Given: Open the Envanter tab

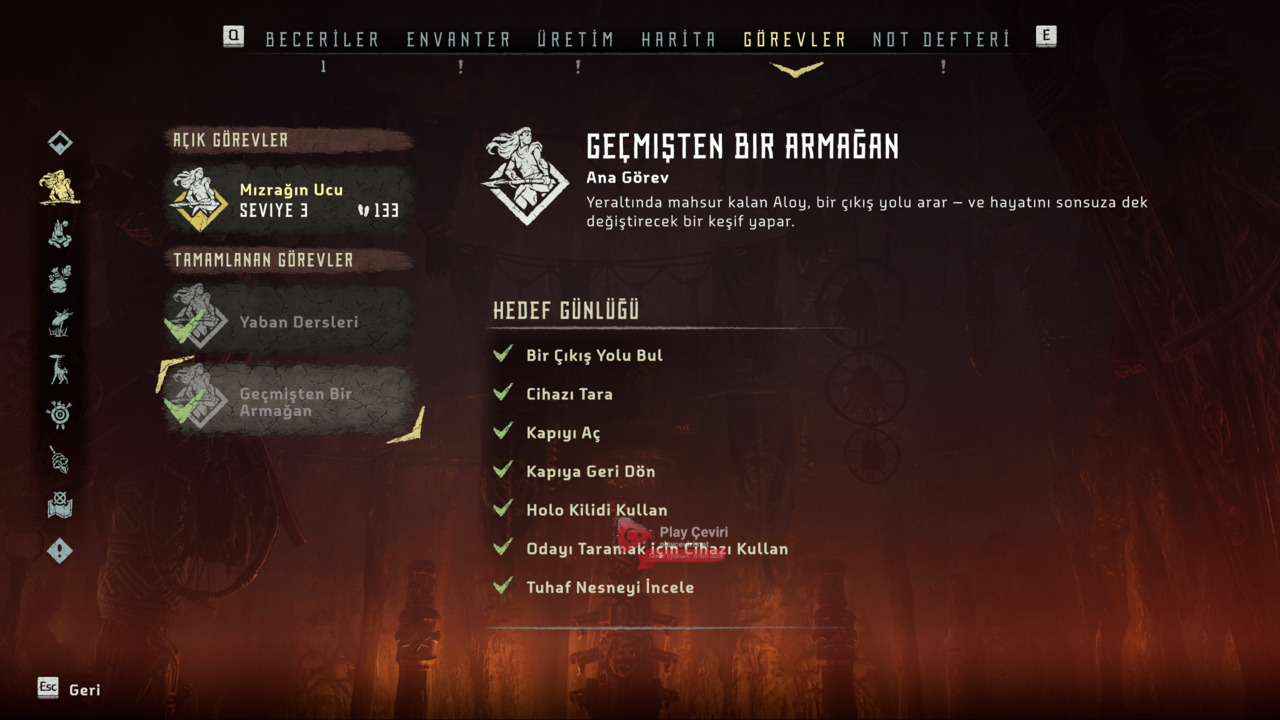Looking at the screenshot, I should 458,40.
